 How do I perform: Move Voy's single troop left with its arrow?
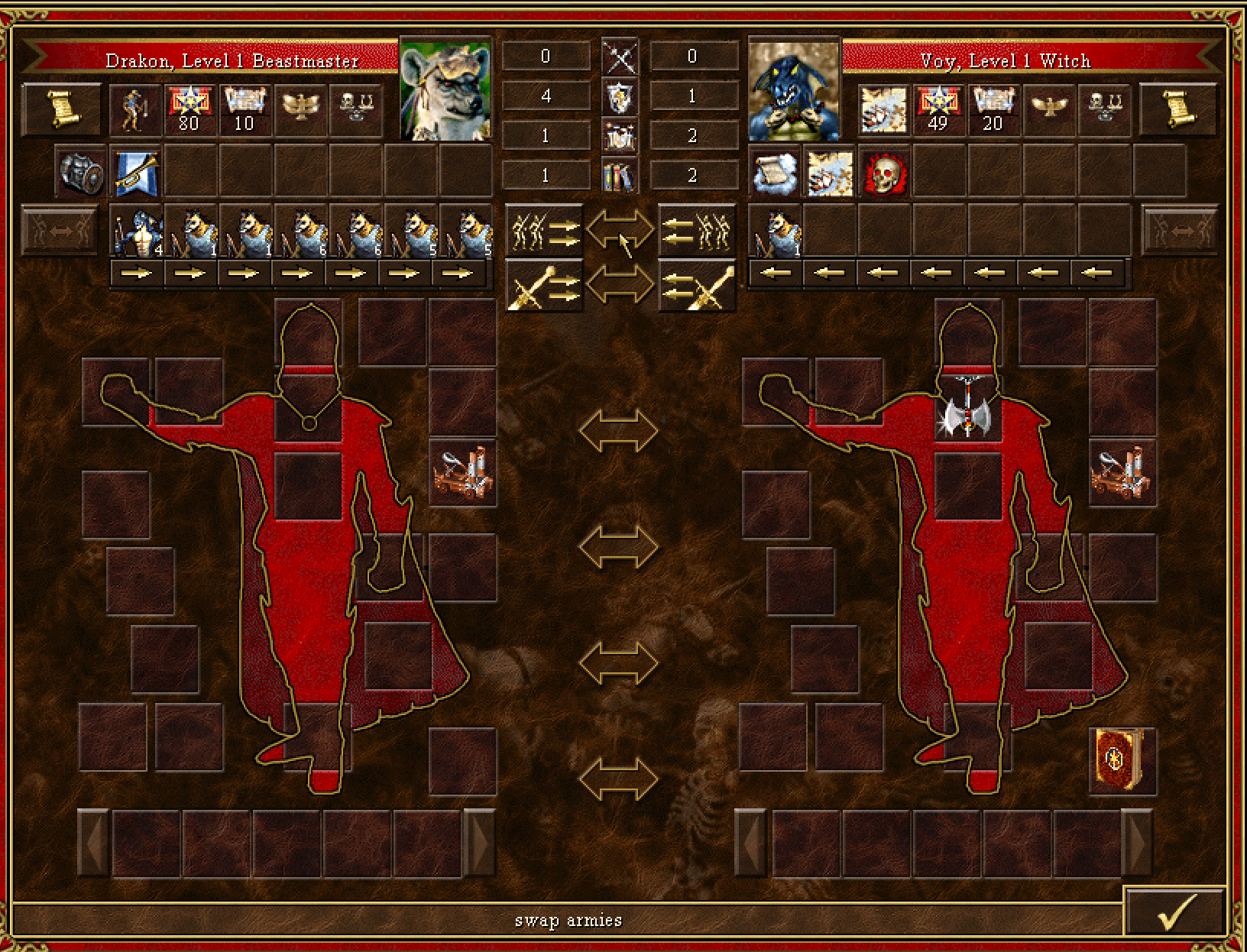coord(779,272)
